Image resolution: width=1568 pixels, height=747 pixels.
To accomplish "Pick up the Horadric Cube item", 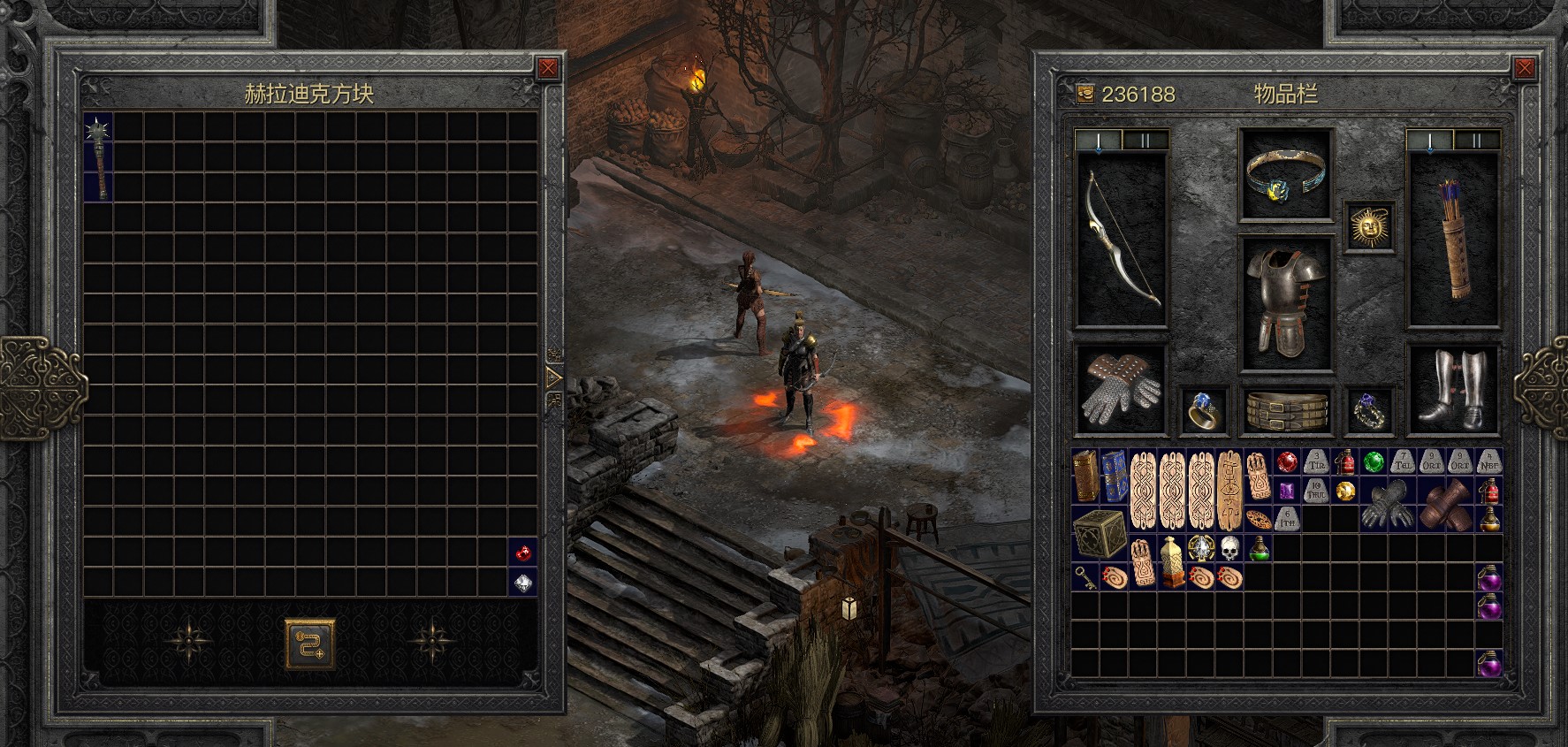I will (x=1099, y=532).
